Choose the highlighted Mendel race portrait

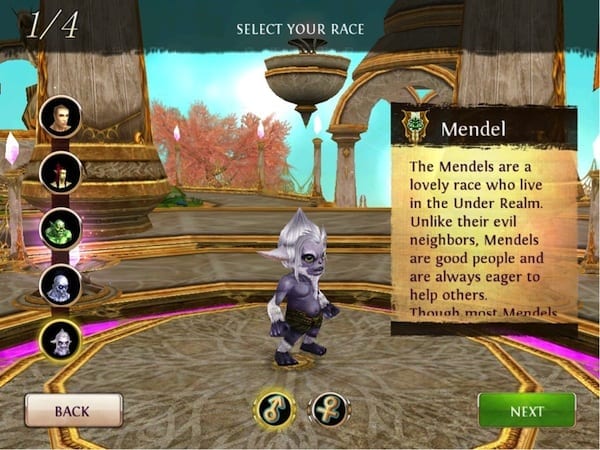60,340
